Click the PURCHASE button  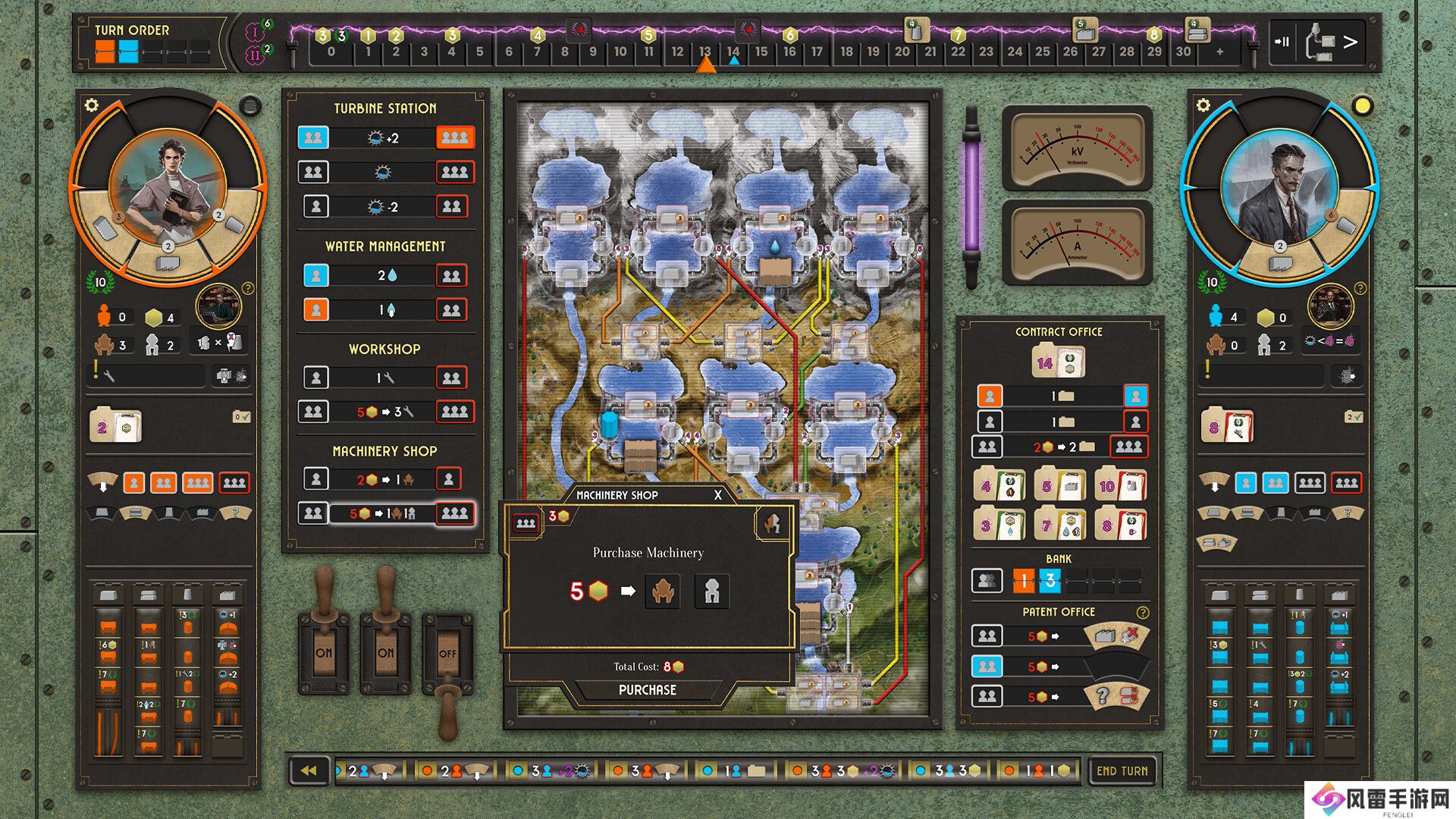point(647,690)
